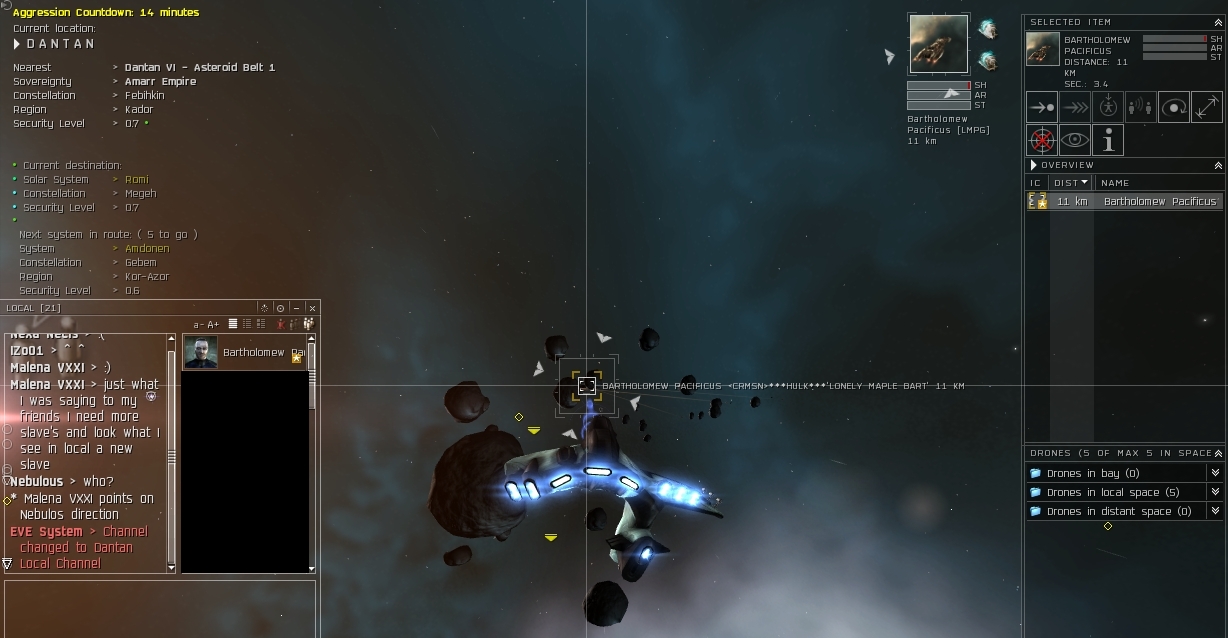Select Bartholomew in the Local member list
Viewport: 1228px width, 638px height.
coord(246,352)
